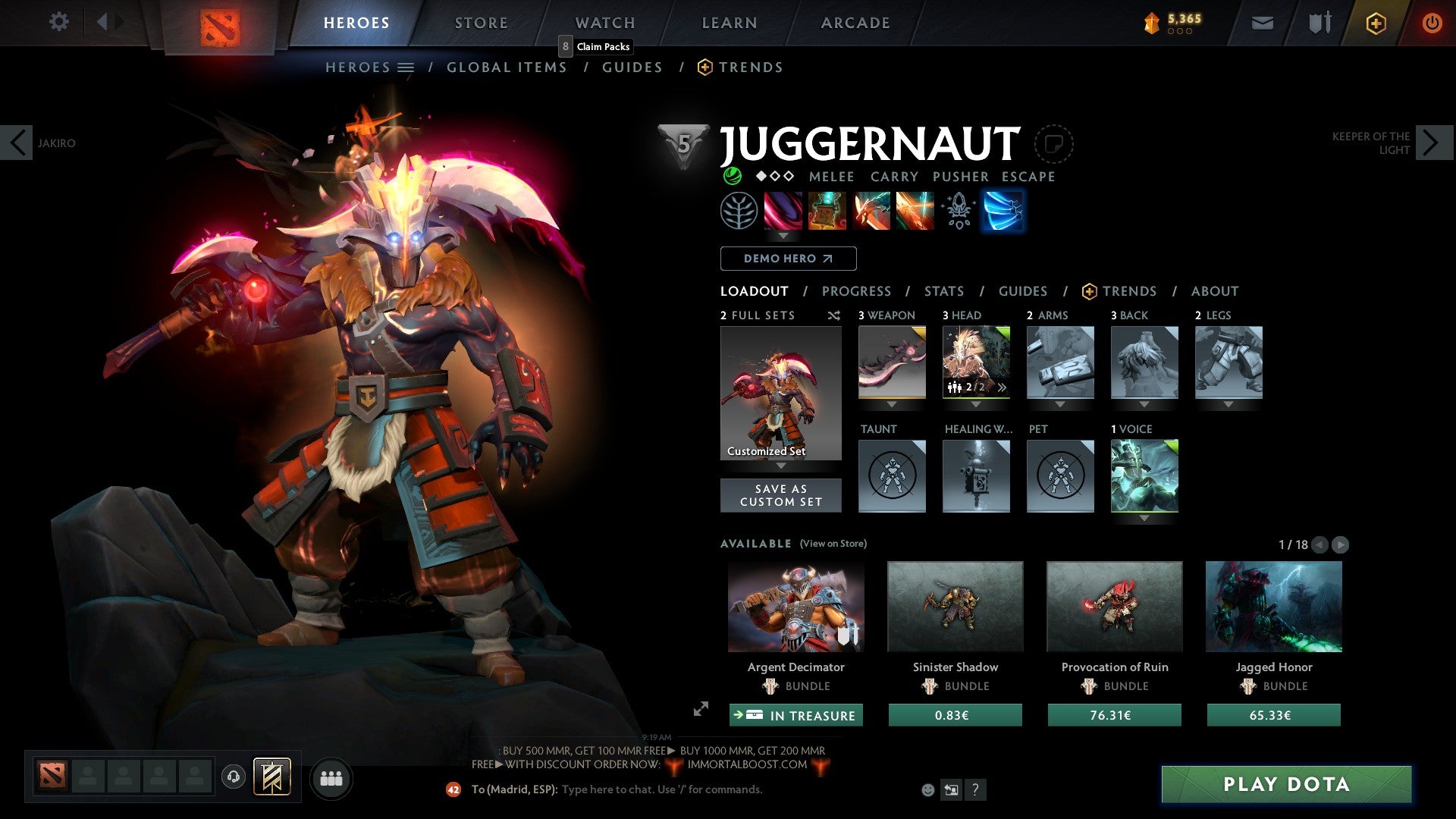Expand the WEAPON slot dropdown arrow
This screenshot has height=819, width=1456.
892,403
